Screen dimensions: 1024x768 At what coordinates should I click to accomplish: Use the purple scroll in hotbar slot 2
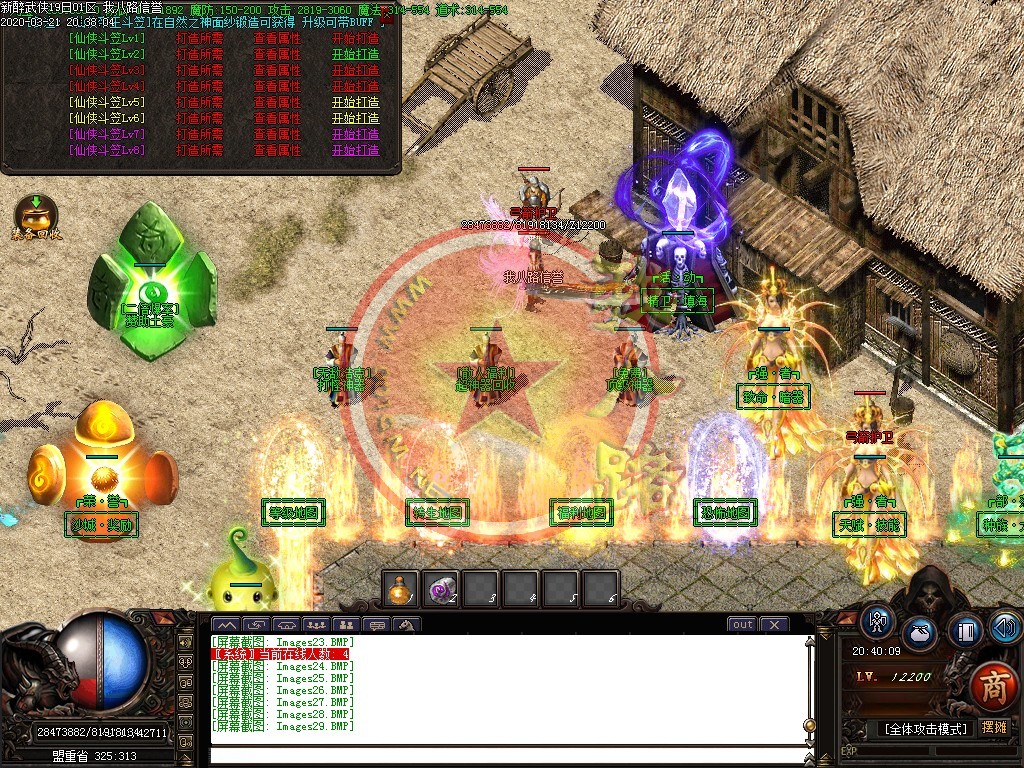pos(441,589)
